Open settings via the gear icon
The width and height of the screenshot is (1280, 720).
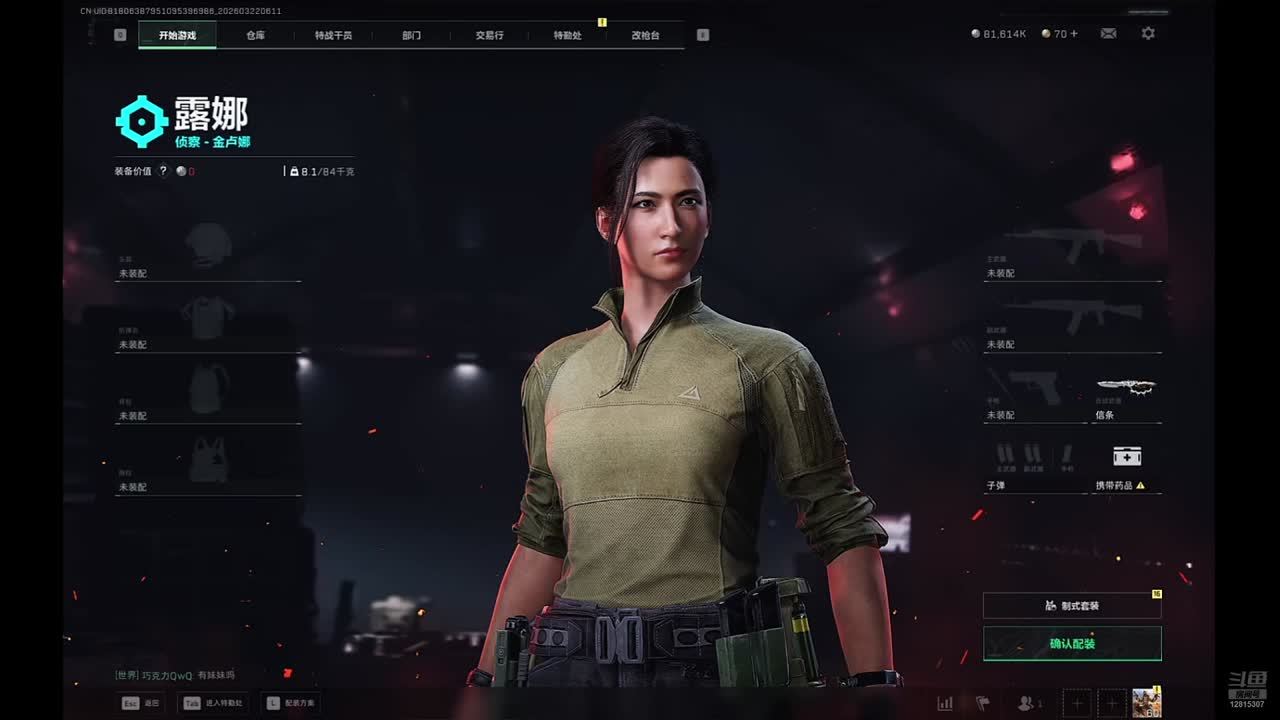(1148, 33)
